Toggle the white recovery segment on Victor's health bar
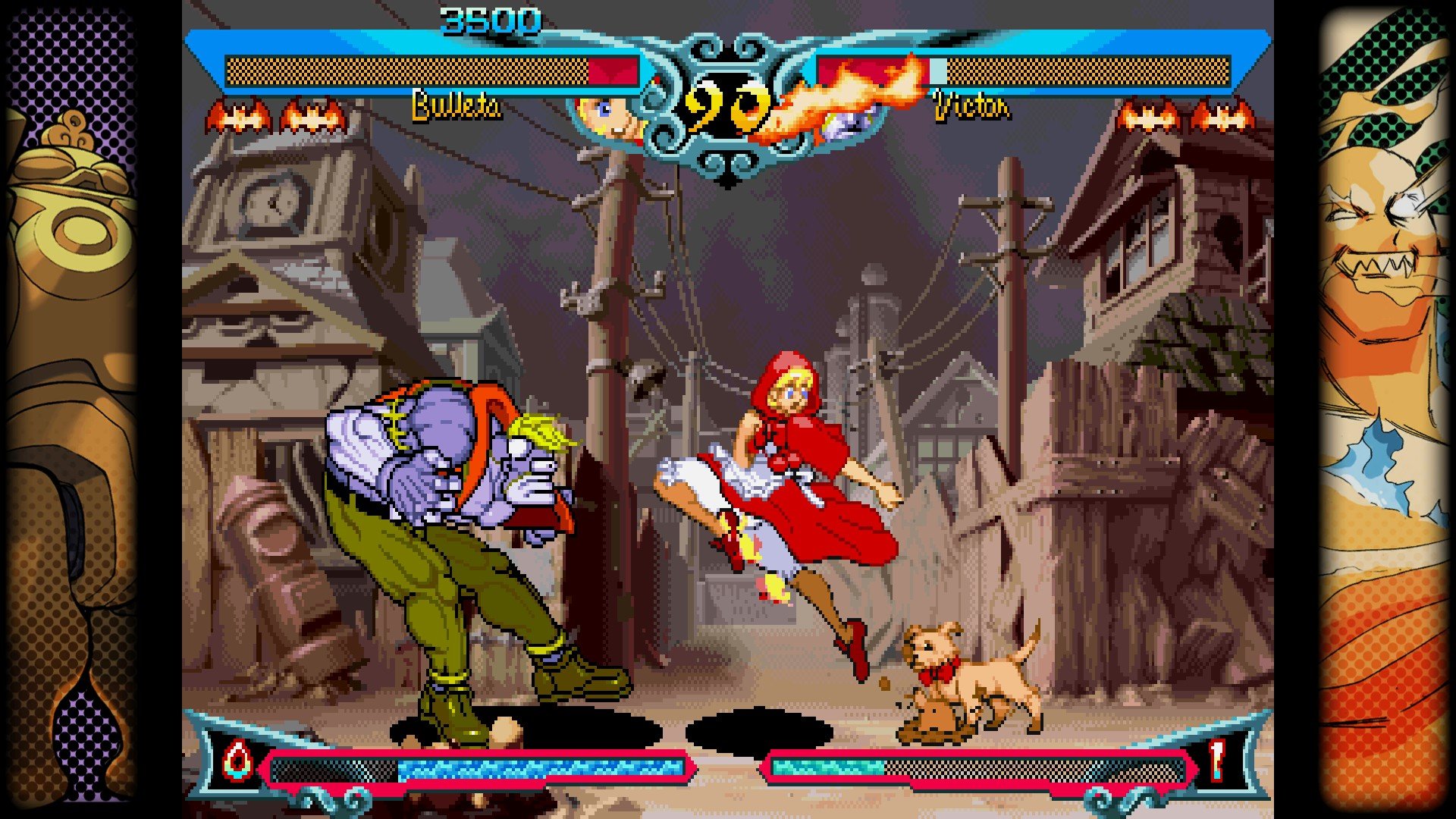Viewport: 1456px width, 819px height. (937, 71)
